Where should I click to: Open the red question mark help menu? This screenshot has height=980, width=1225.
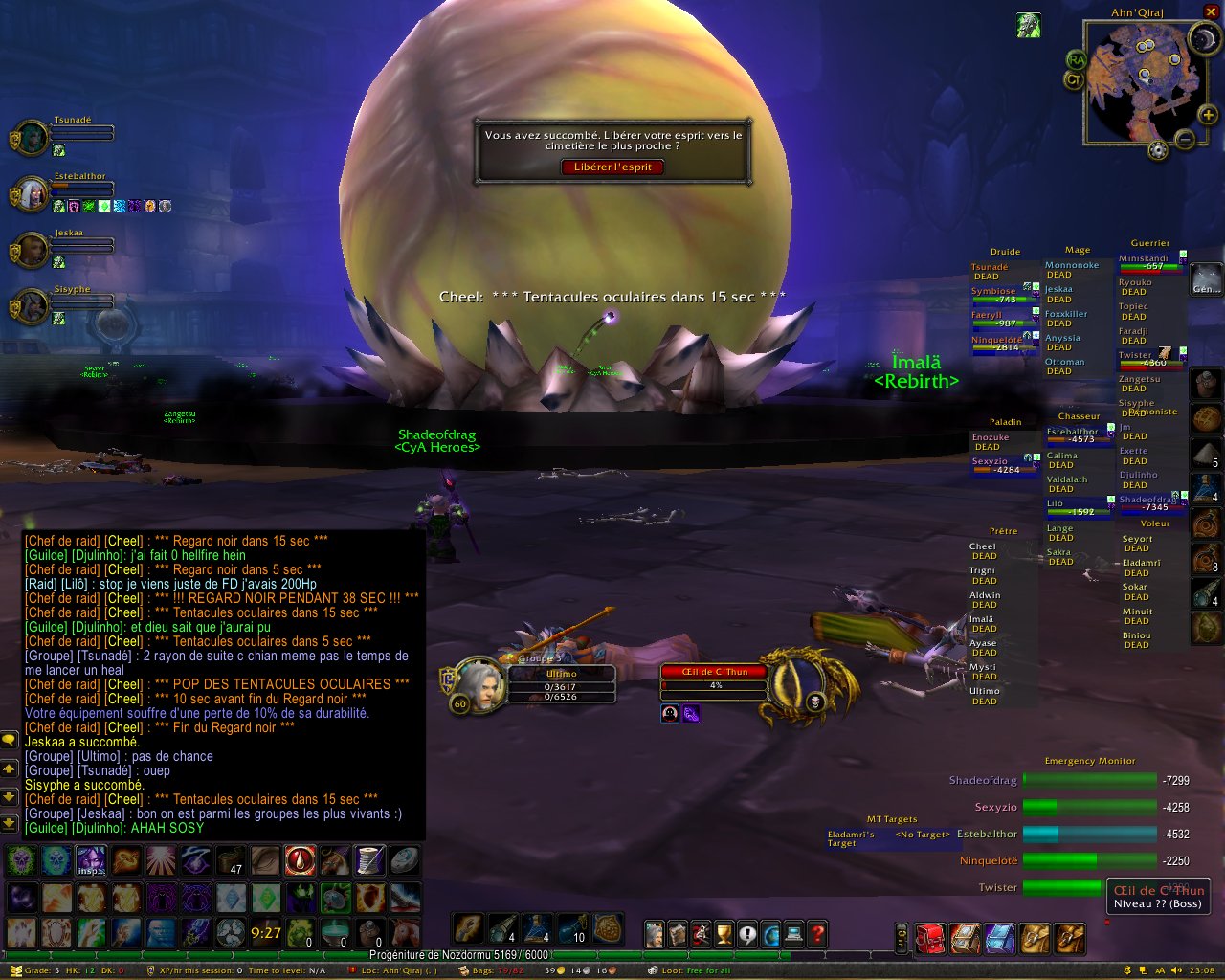point(817,934)
